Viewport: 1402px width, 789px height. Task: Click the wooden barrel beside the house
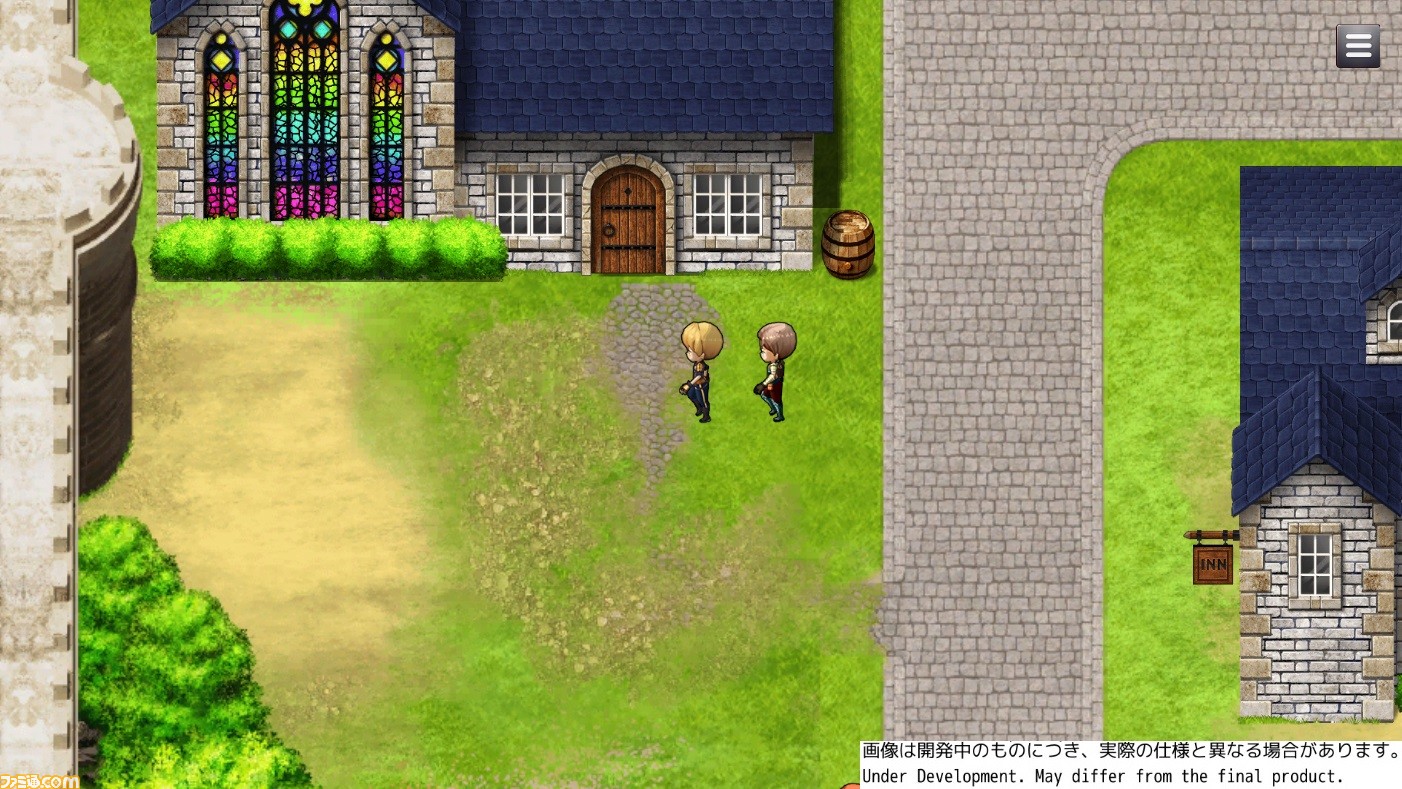click(848, 245)
